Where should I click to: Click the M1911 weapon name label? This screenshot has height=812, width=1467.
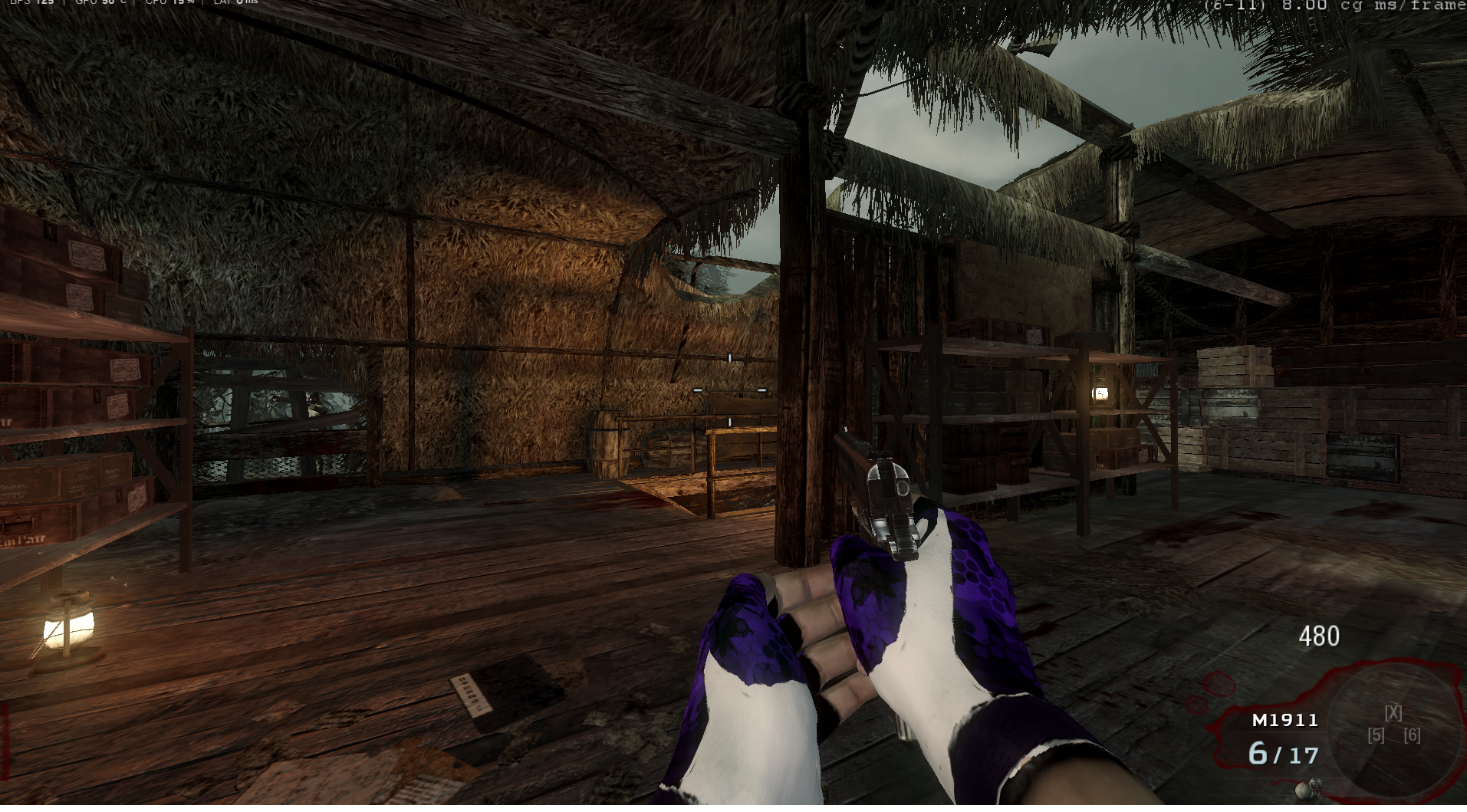pos(1284,720)
